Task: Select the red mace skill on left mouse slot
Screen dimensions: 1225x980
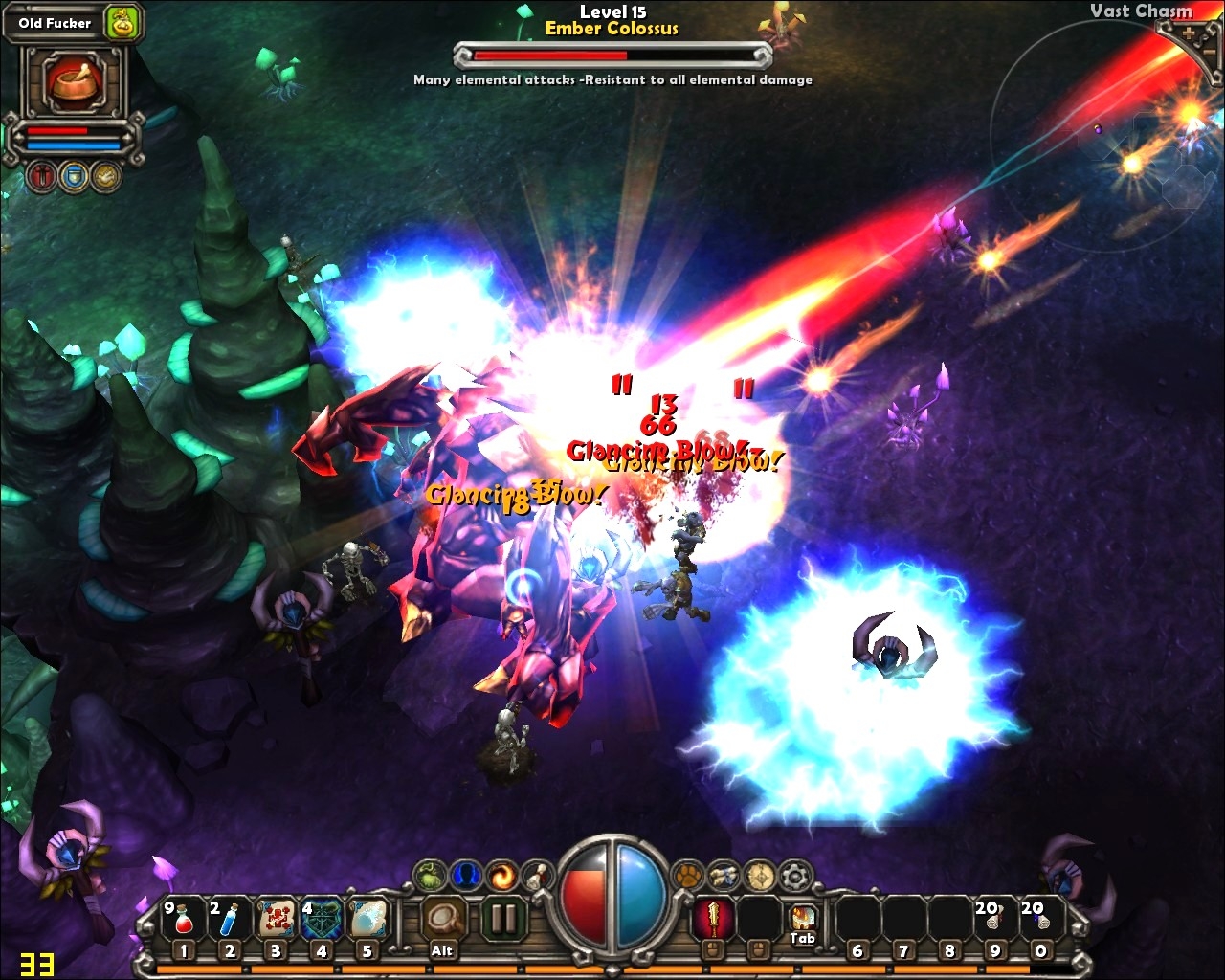Action: tap(712, 918)
